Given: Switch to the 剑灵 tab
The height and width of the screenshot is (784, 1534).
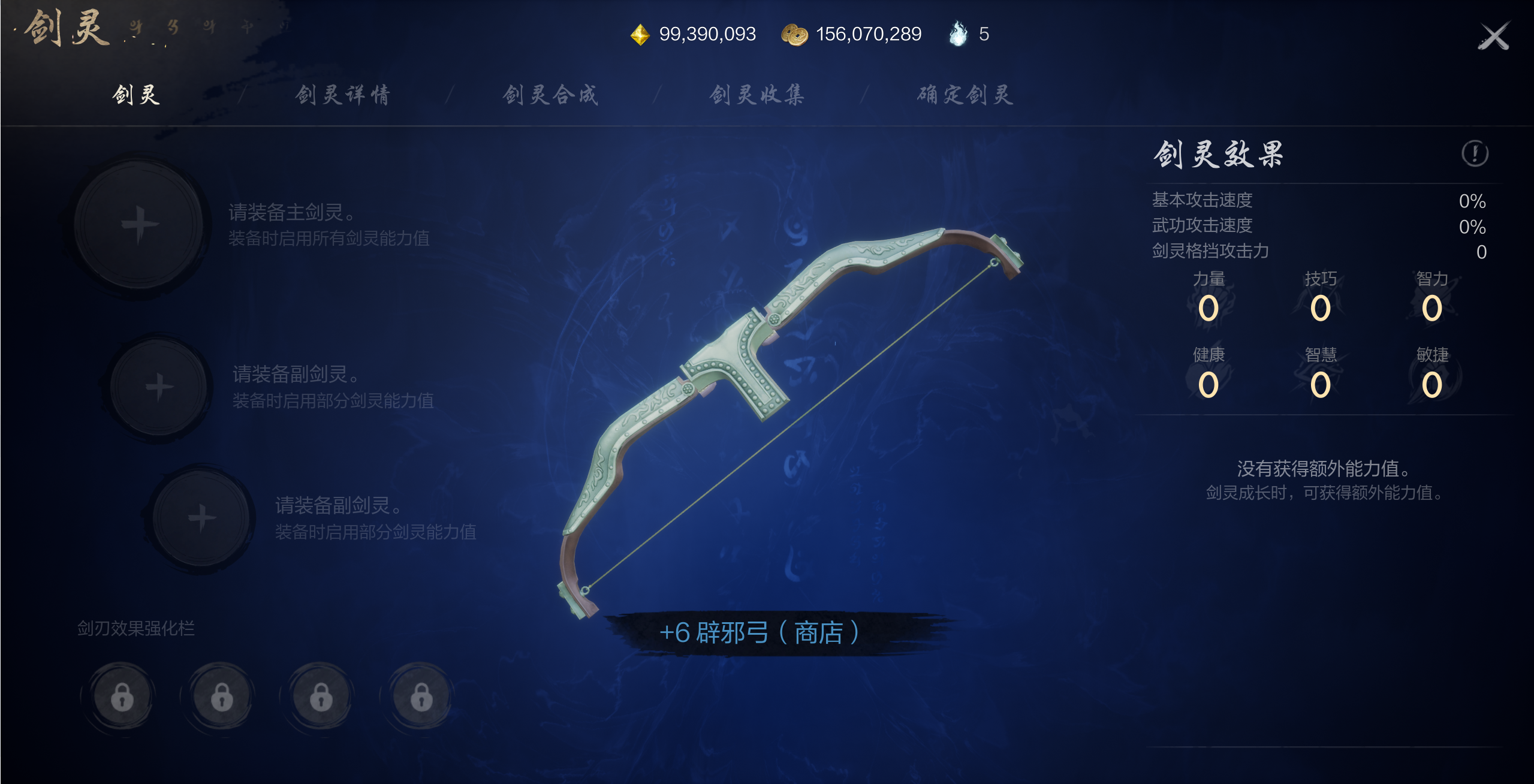Looking at the screenshot, I should pyautogui.click(x=136, y=95).
